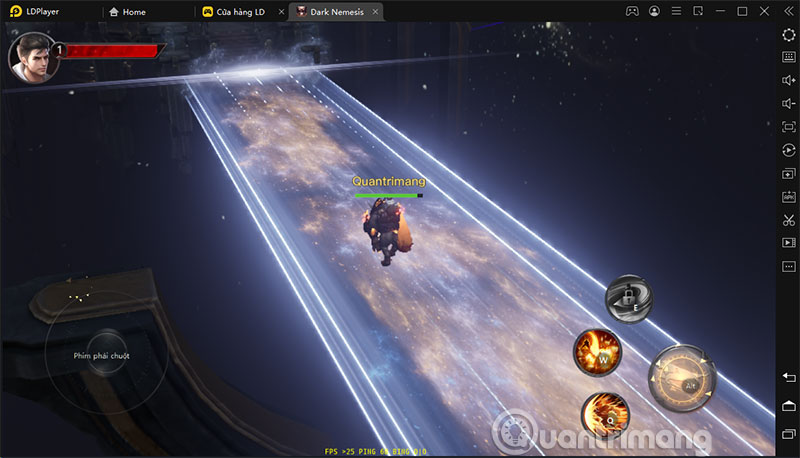Viewport: 800px width, 458px height.
Task: Select the locked E skill
Action: point(630,298)
